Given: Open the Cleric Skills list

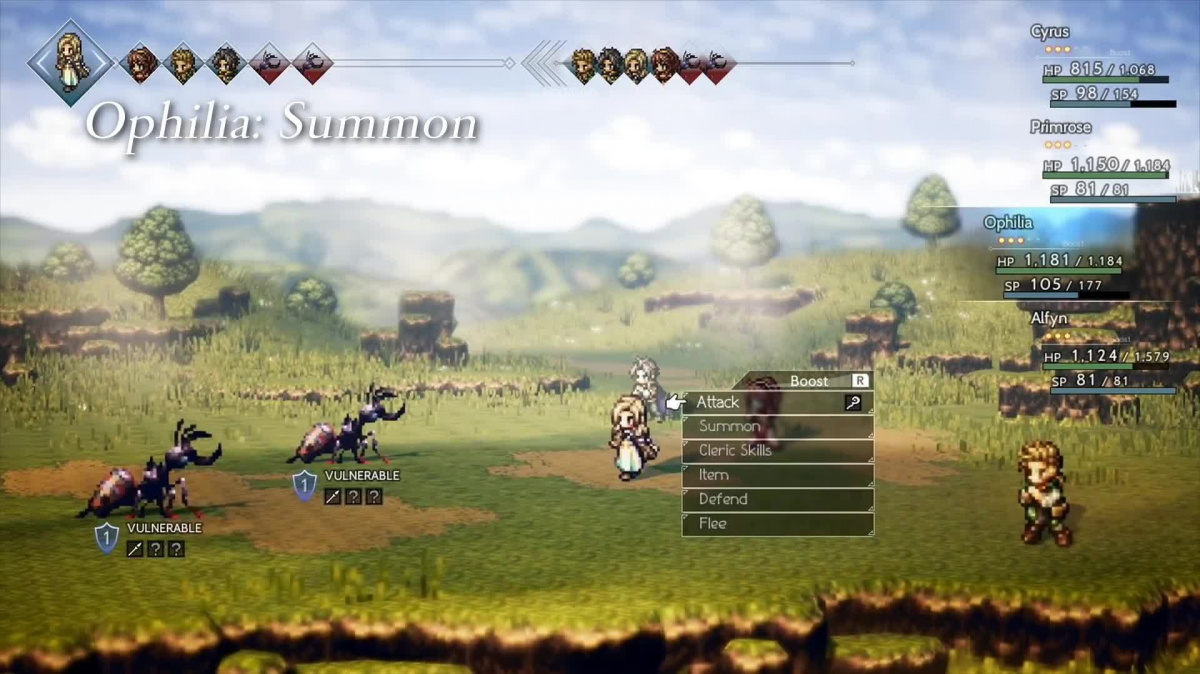Looking at the screenshot, I should click(x=776, y=451).
